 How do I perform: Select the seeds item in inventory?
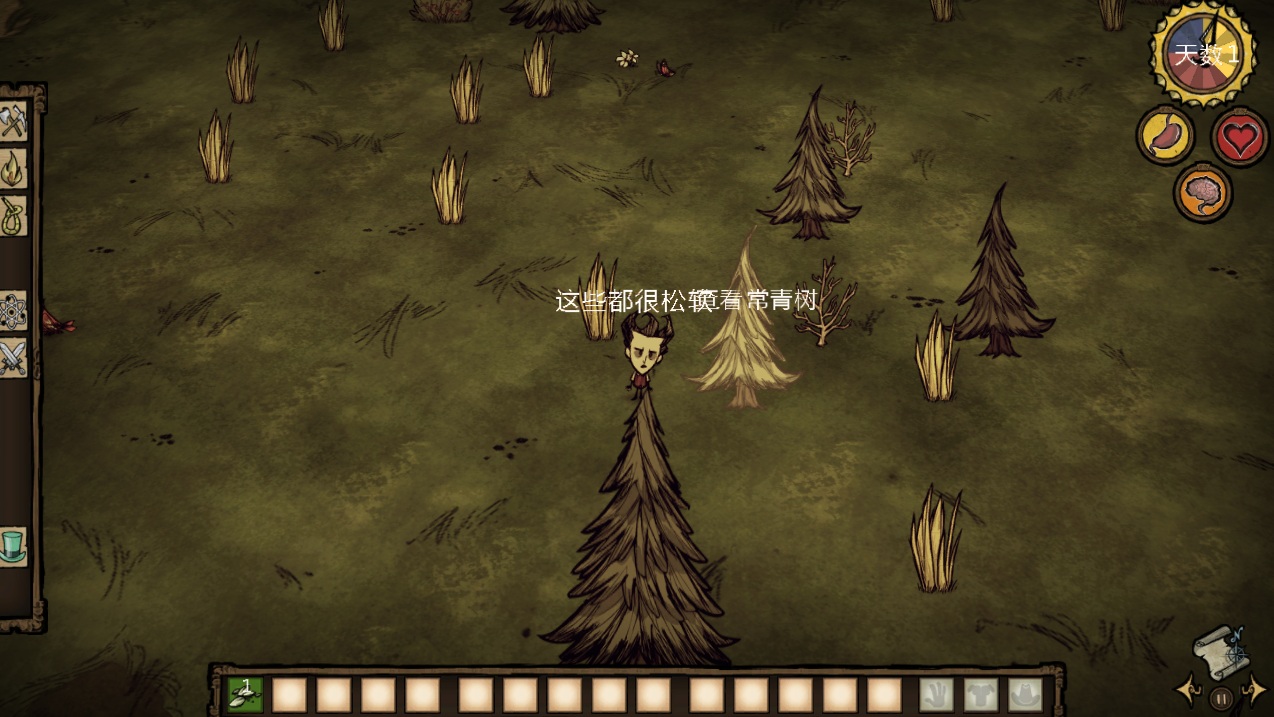pyautogui.click(x=245, y=694)
